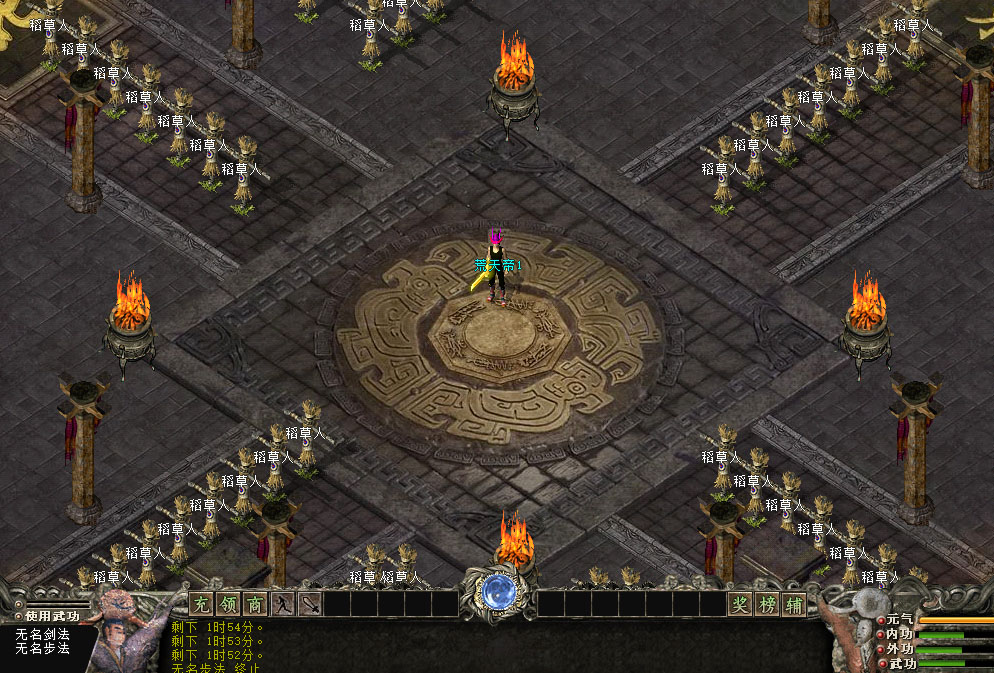Select the running figure skill slot

click(283, 604)
